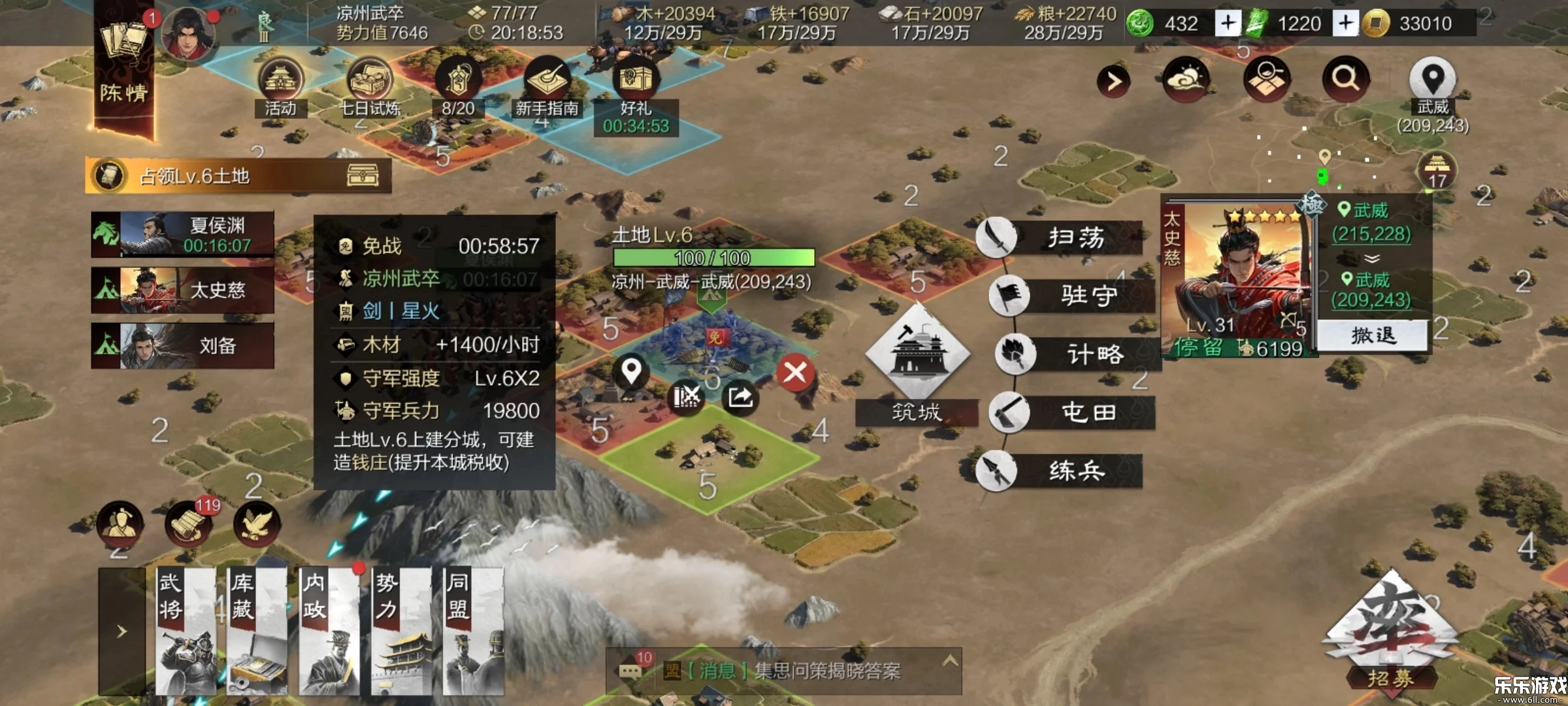Open the 内政 internal affairs menu

click(329, 631)
